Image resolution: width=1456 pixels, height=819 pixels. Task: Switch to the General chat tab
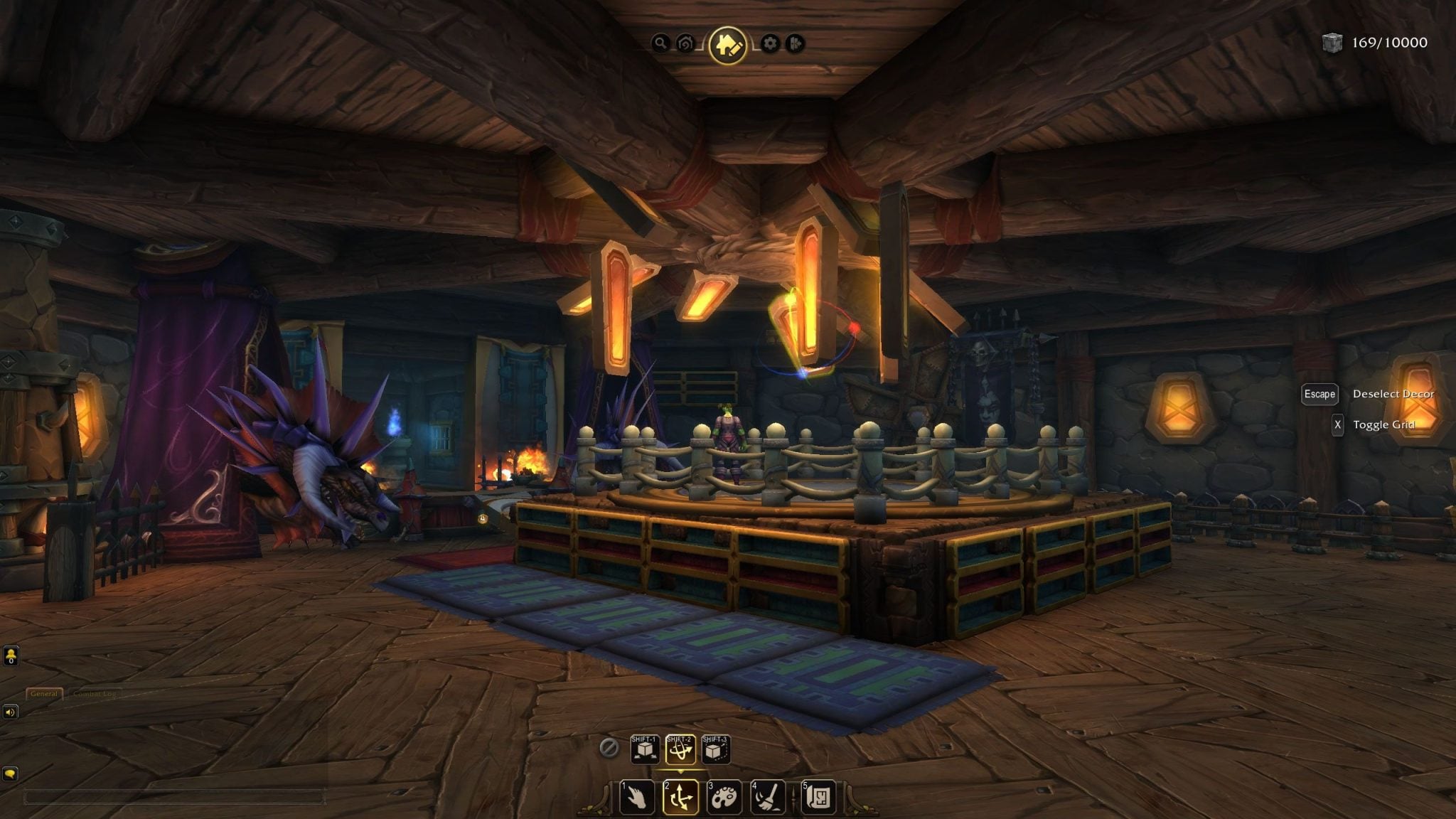(x=44, y=694)
